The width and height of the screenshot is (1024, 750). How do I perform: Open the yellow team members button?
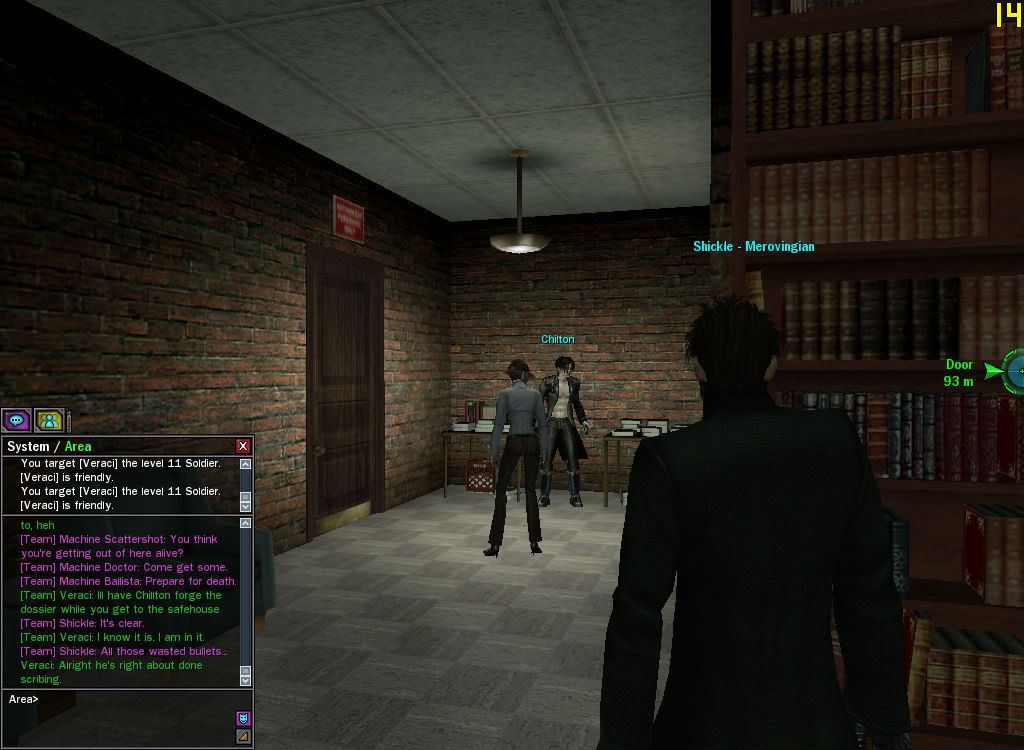49,420
